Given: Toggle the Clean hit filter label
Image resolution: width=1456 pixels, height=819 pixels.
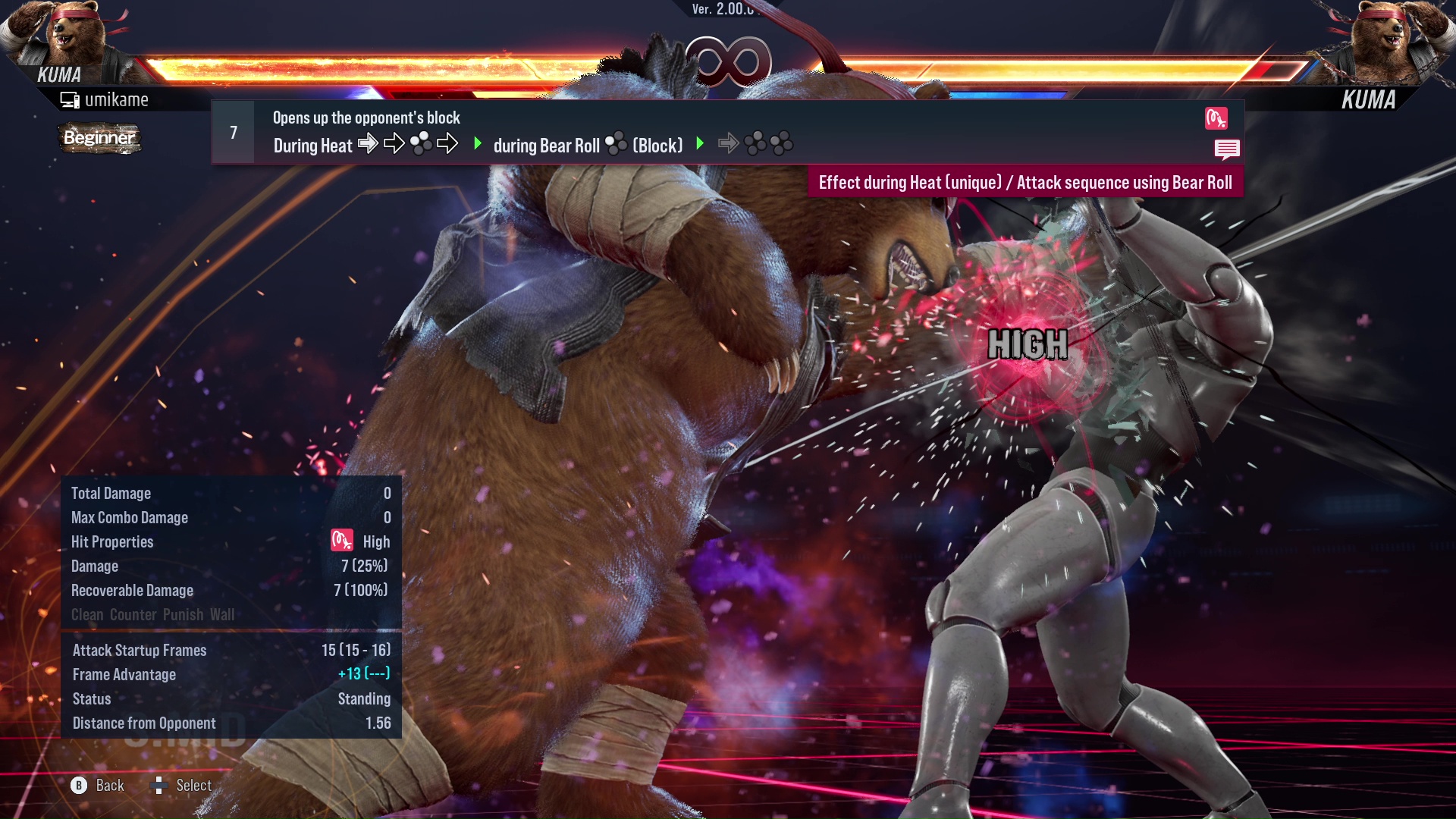Looking at the screenshot, I should click(x=86, y=615).
